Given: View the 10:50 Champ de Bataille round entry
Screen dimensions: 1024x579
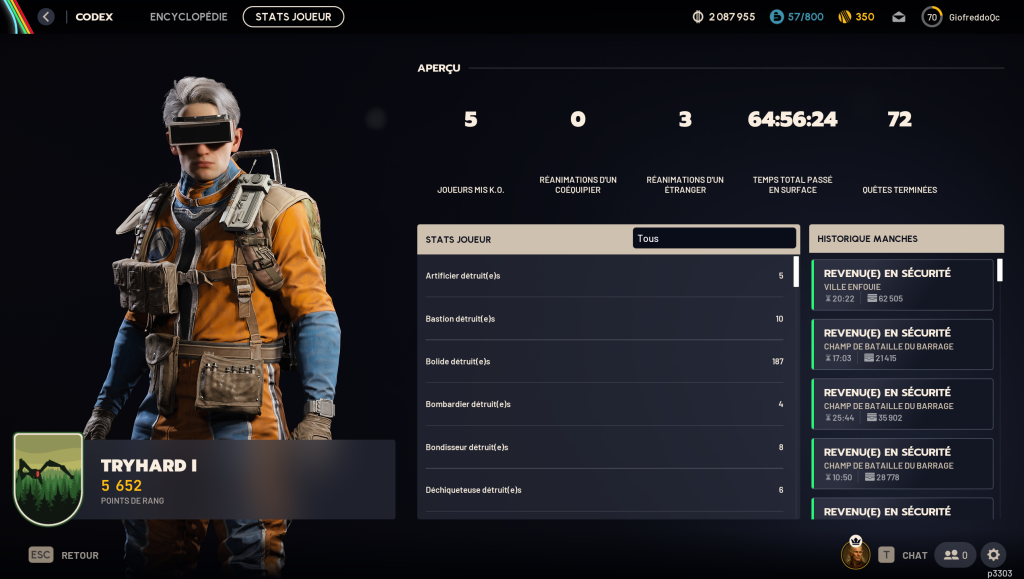Looking at the screenshot, I should coord(902,464).
